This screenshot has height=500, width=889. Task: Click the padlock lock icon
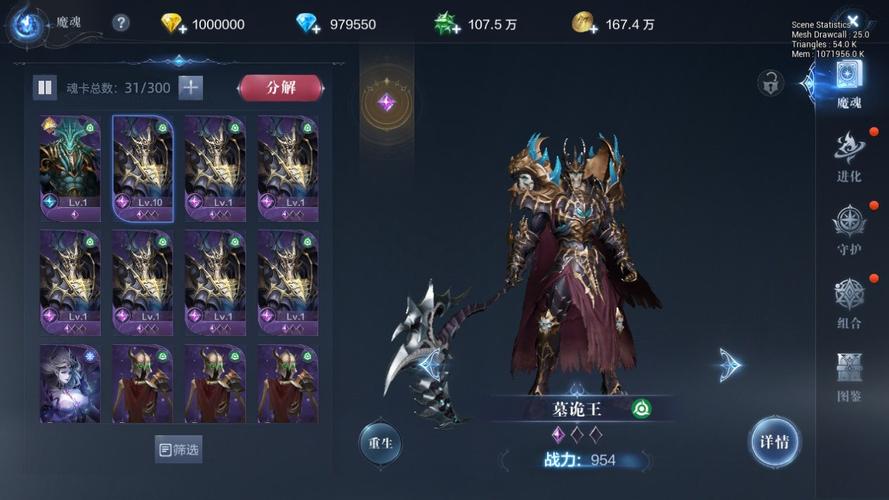770,83
